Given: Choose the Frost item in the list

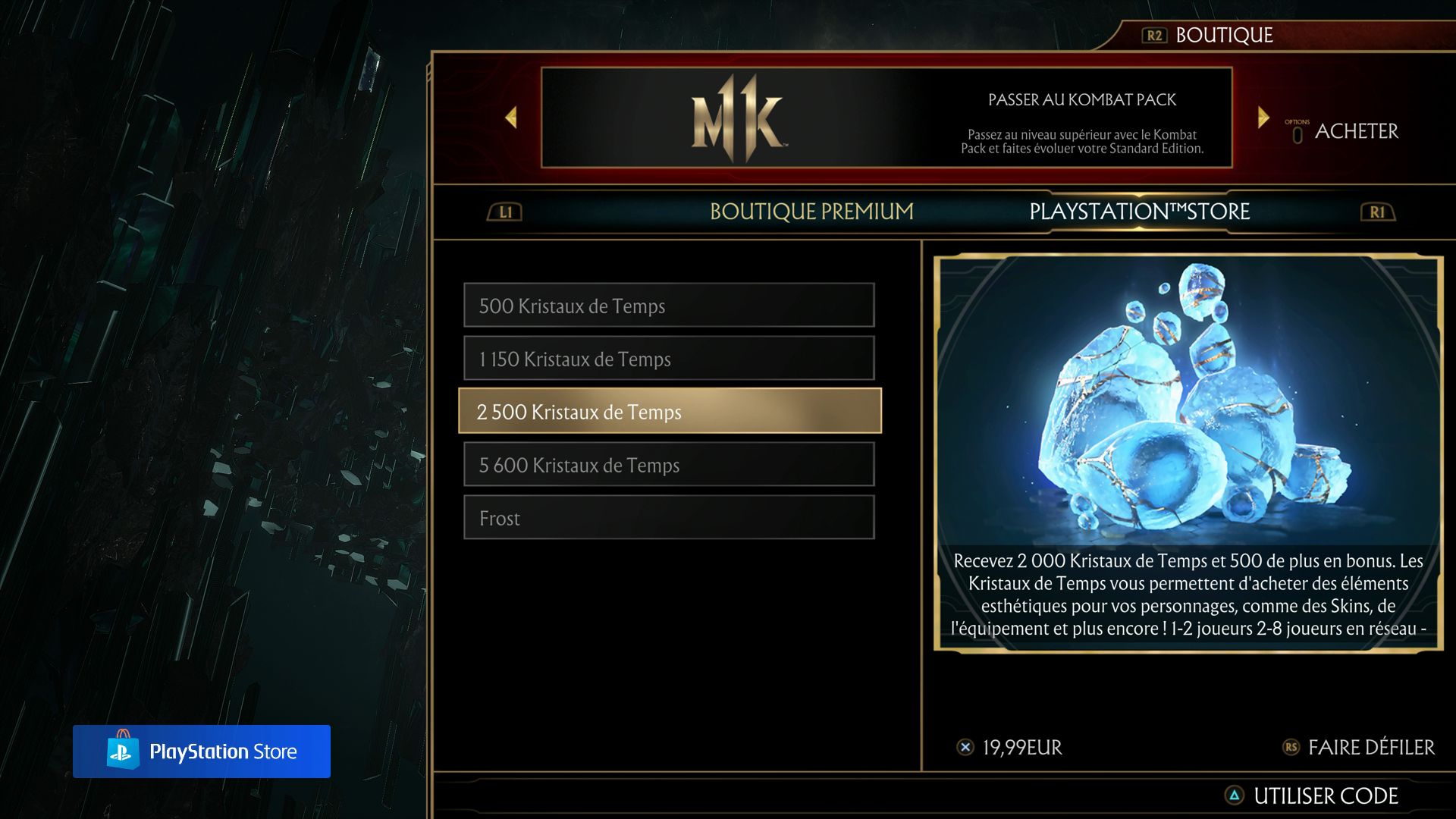Looking at the screenshot, I should [x=667, y=518].
